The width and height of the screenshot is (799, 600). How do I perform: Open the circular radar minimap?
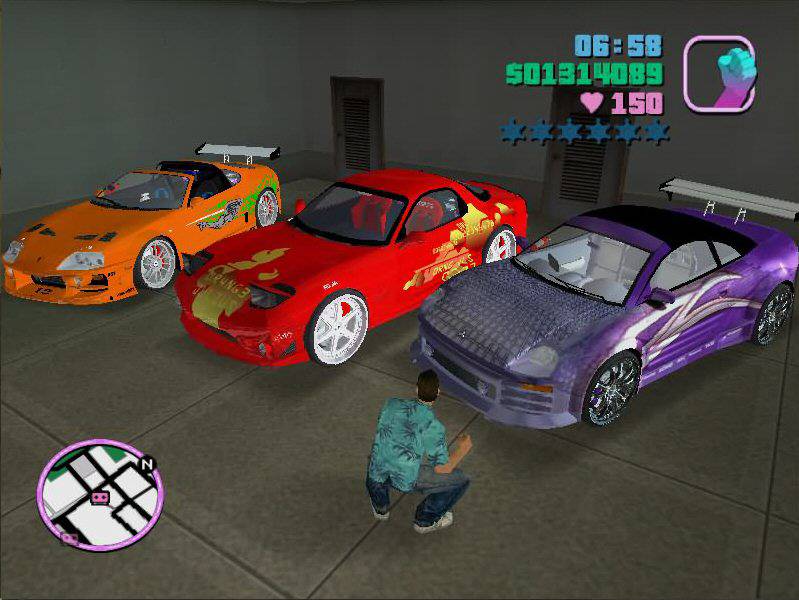click(x=99, y=495)
